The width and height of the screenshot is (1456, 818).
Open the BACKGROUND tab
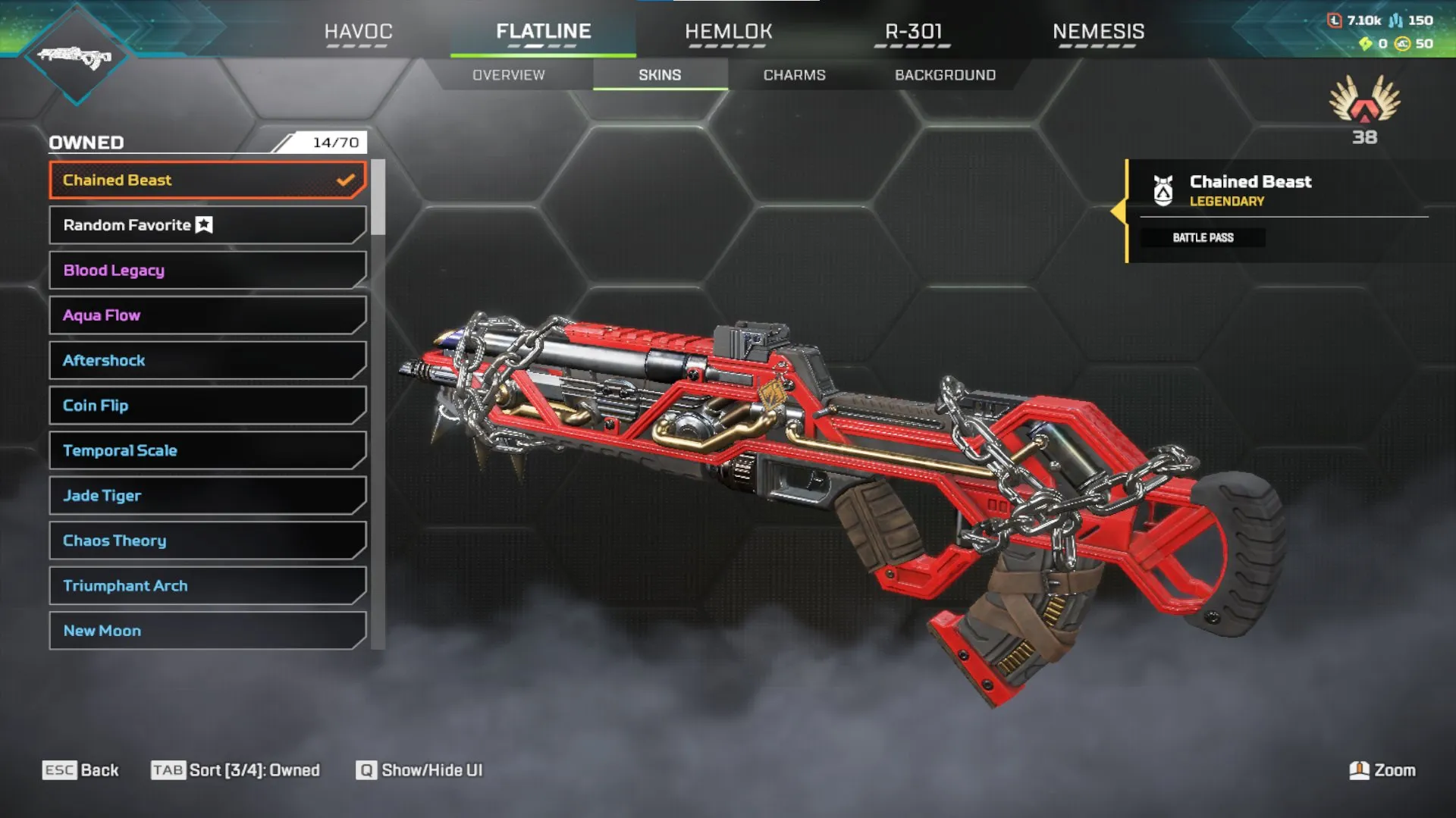pos(945,74)
